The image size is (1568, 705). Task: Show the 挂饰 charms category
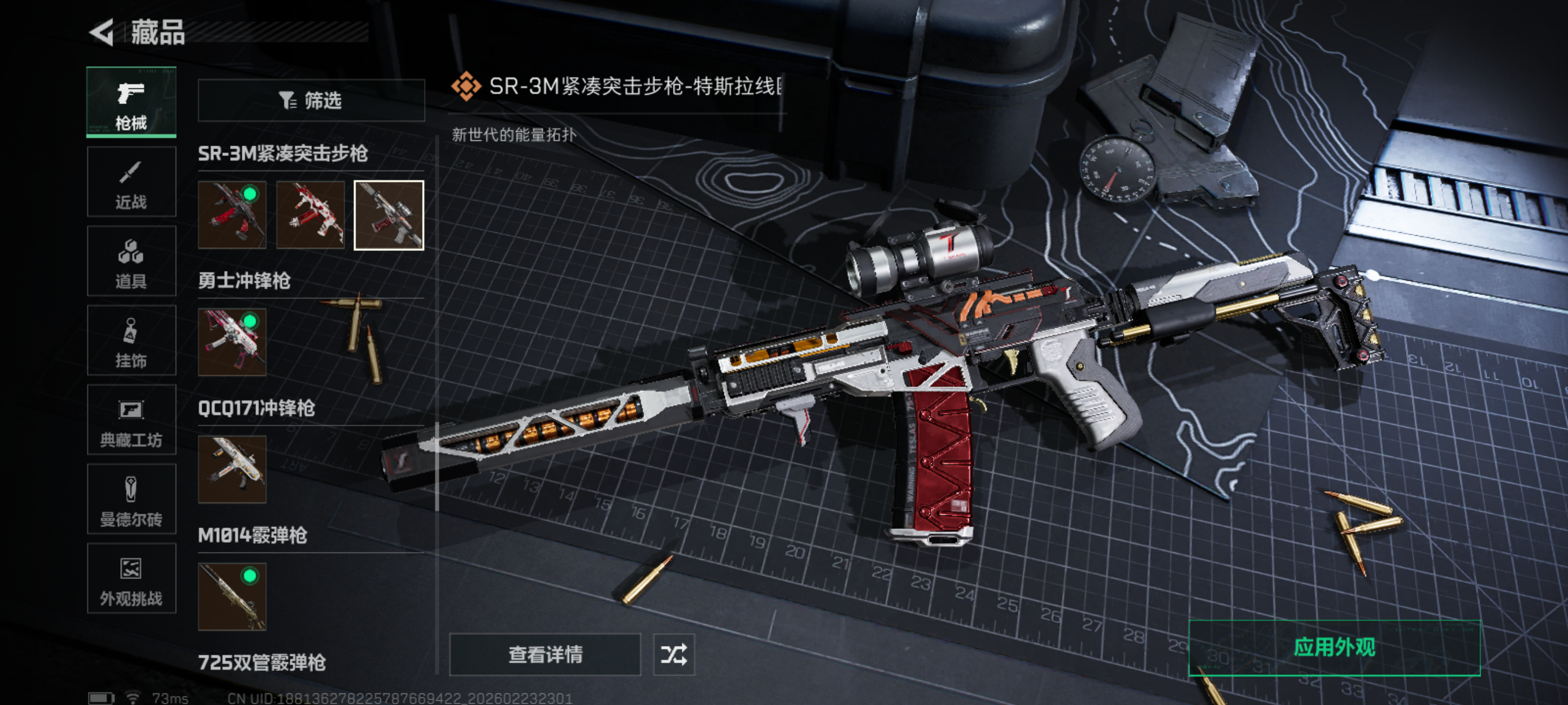[131, 340]
